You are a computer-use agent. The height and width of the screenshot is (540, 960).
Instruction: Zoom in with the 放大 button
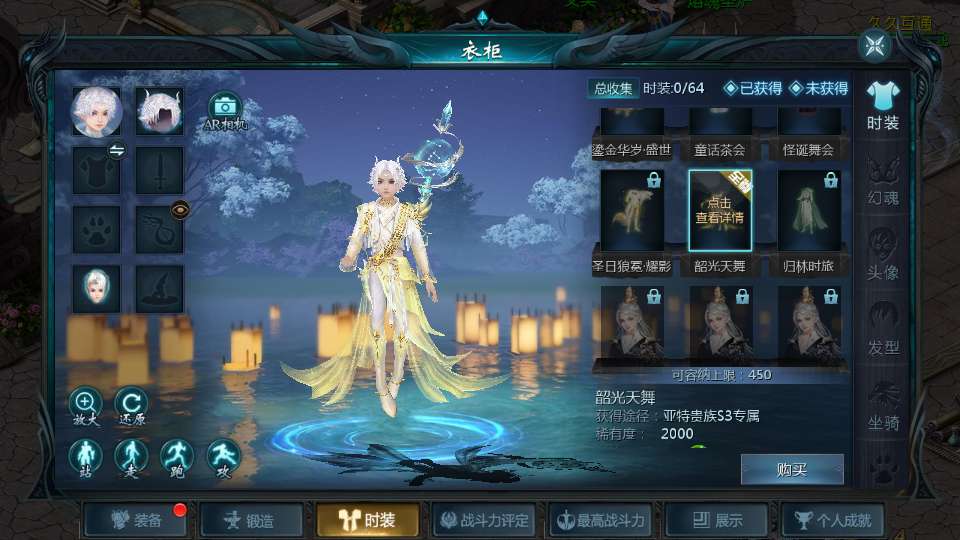coord(86,405)
